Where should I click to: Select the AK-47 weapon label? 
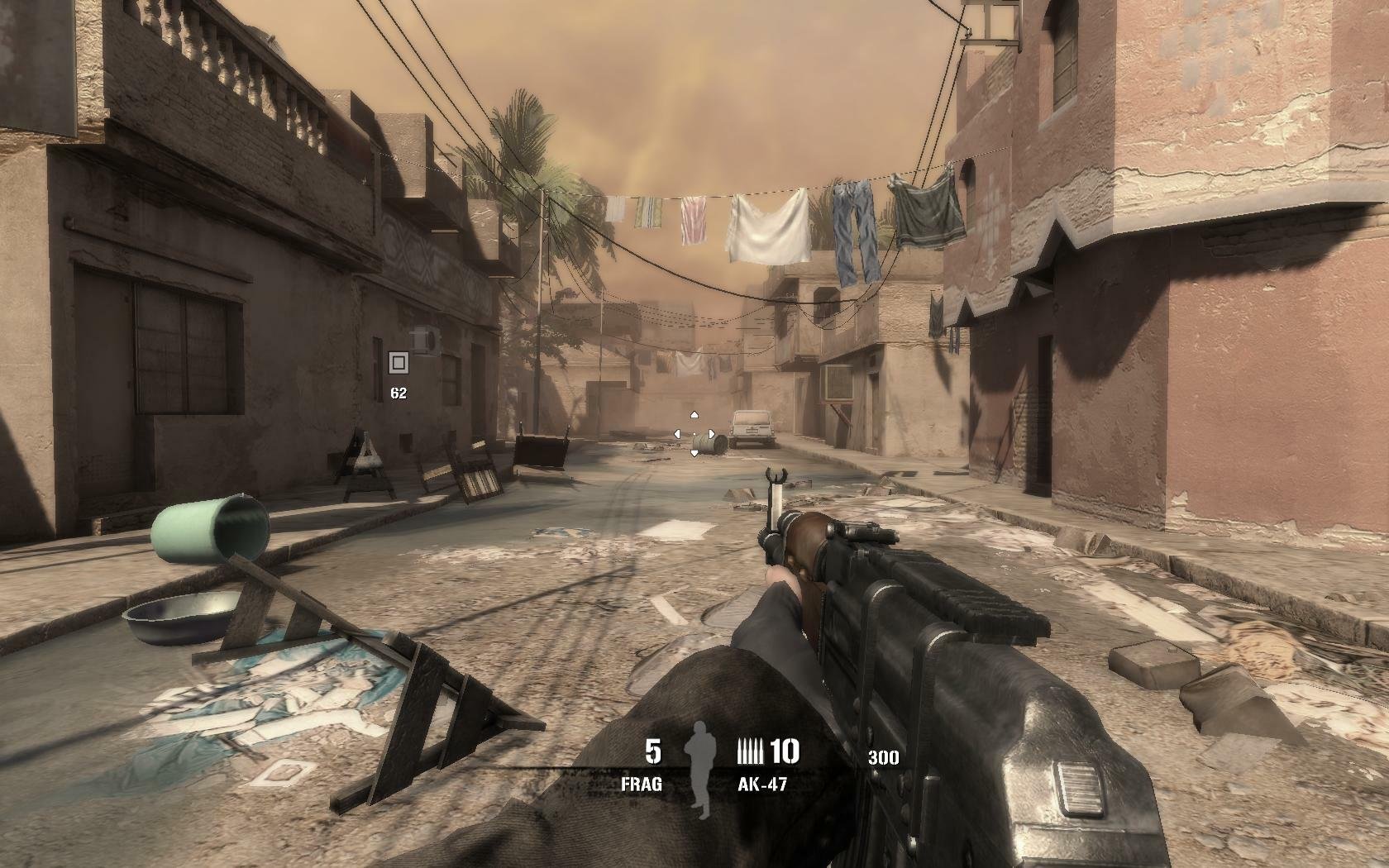[x=761, y=784]
